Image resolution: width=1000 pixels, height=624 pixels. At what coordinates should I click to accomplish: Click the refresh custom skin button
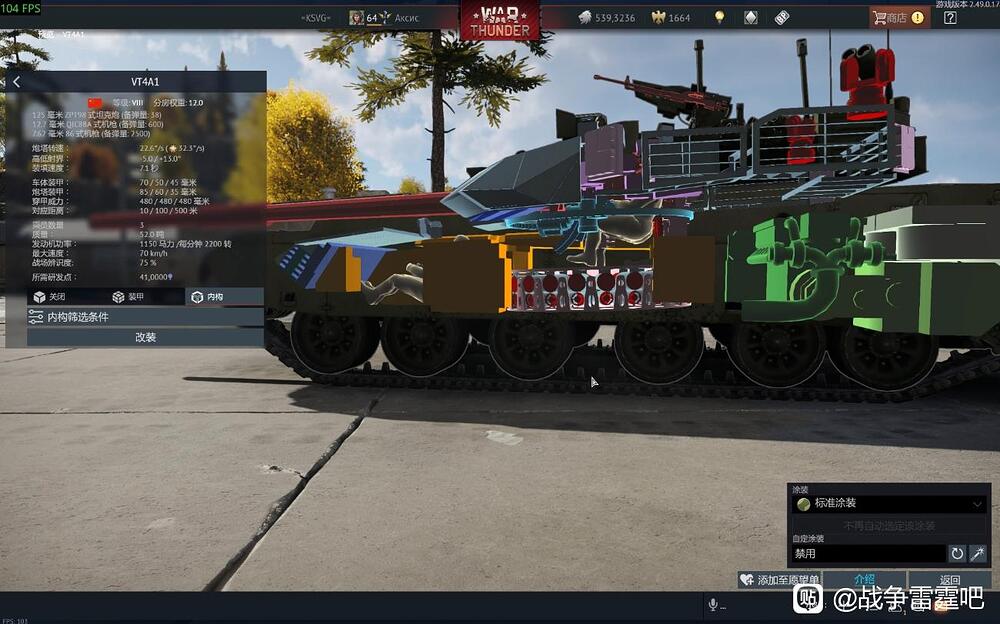[x=957, y=553]
